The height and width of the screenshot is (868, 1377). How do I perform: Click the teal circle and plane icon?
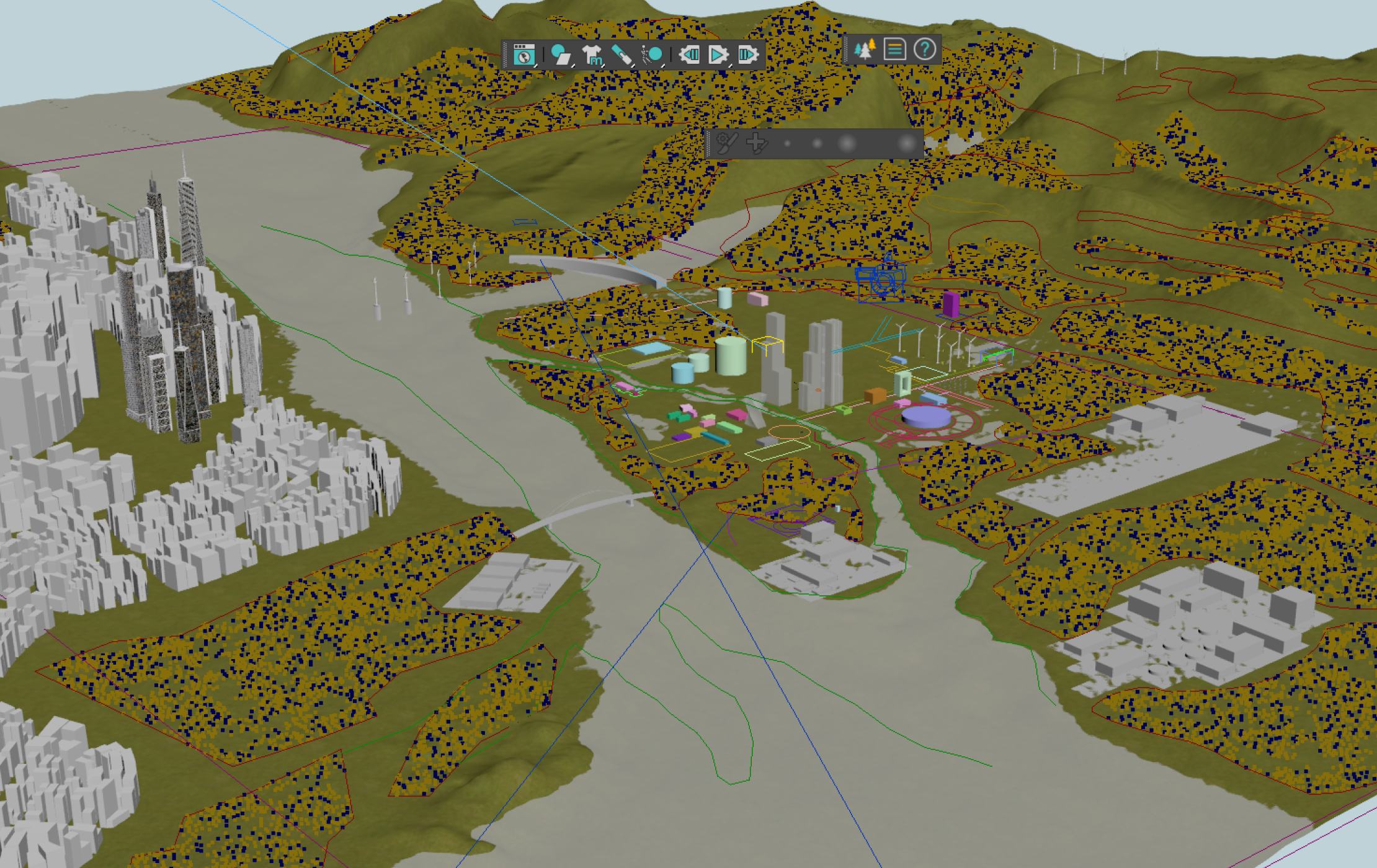click(560, 55)
